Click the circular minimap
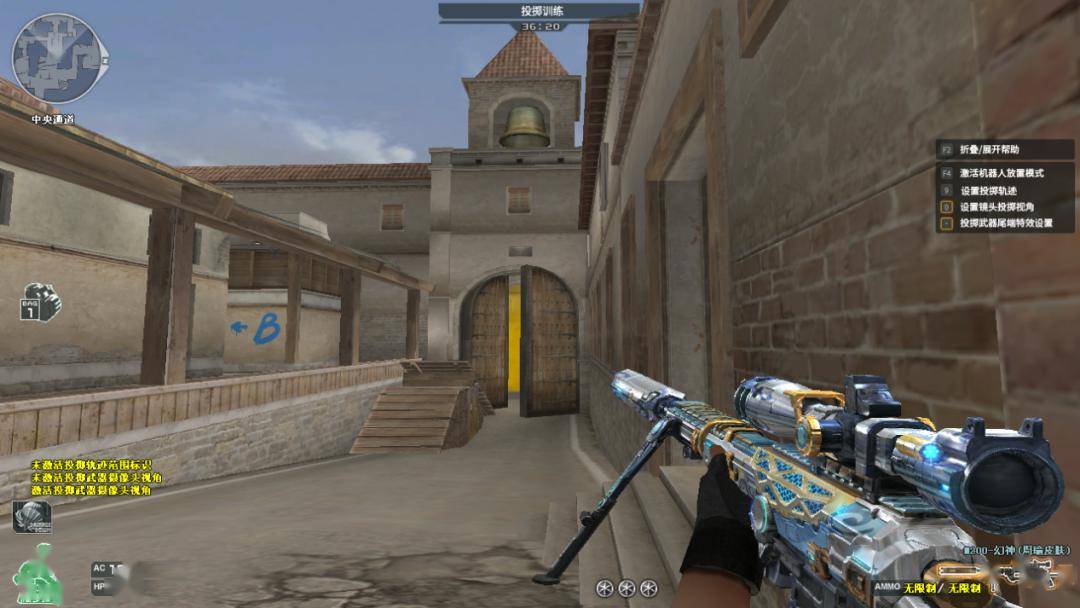Viewport: 1080px width, 608px height. (61, 58)
